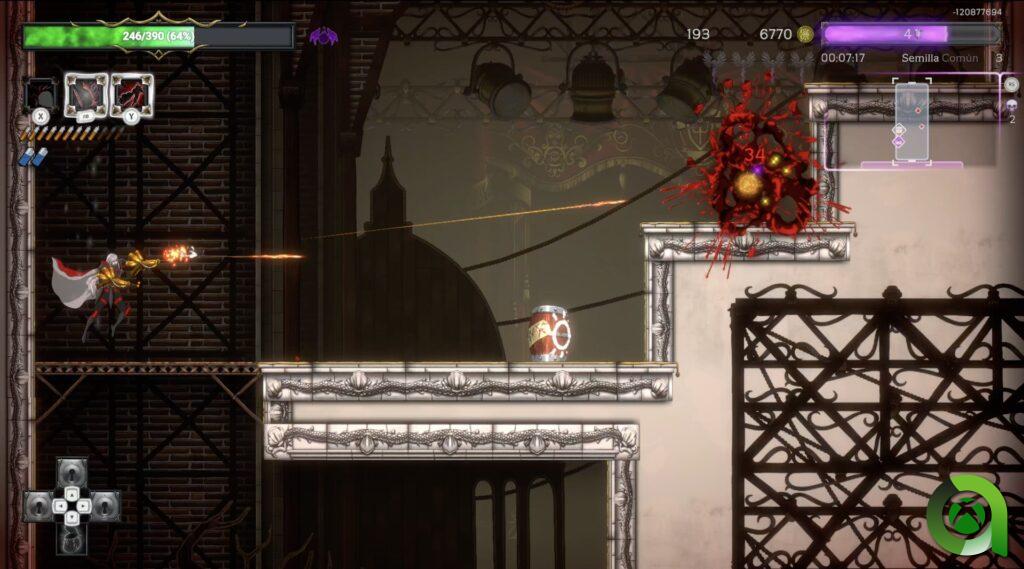Click the gold coin currency icon
Viewport: 1024px width, 569px height.
[805, 34]
